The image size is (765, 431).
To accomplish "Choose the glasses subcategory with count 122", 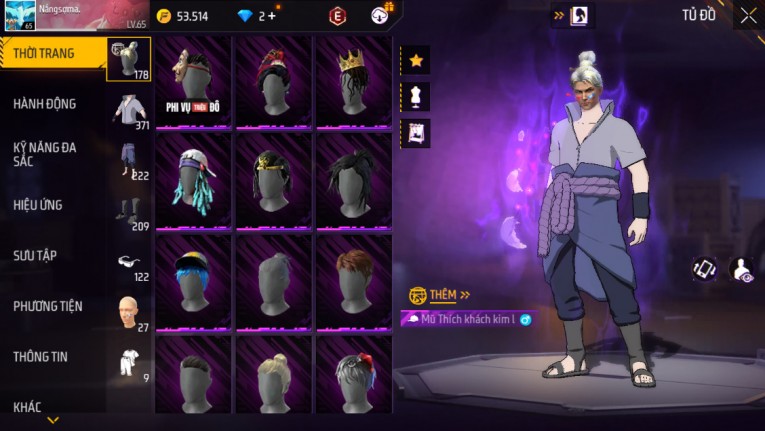I will point(129,262).
